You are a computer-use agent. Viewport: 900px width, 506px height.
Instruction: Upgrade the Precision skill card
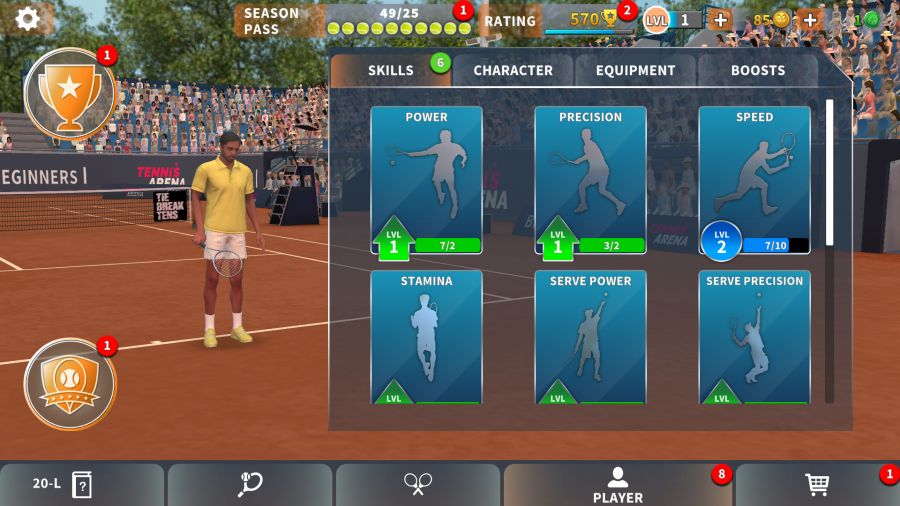coord(590,180)
